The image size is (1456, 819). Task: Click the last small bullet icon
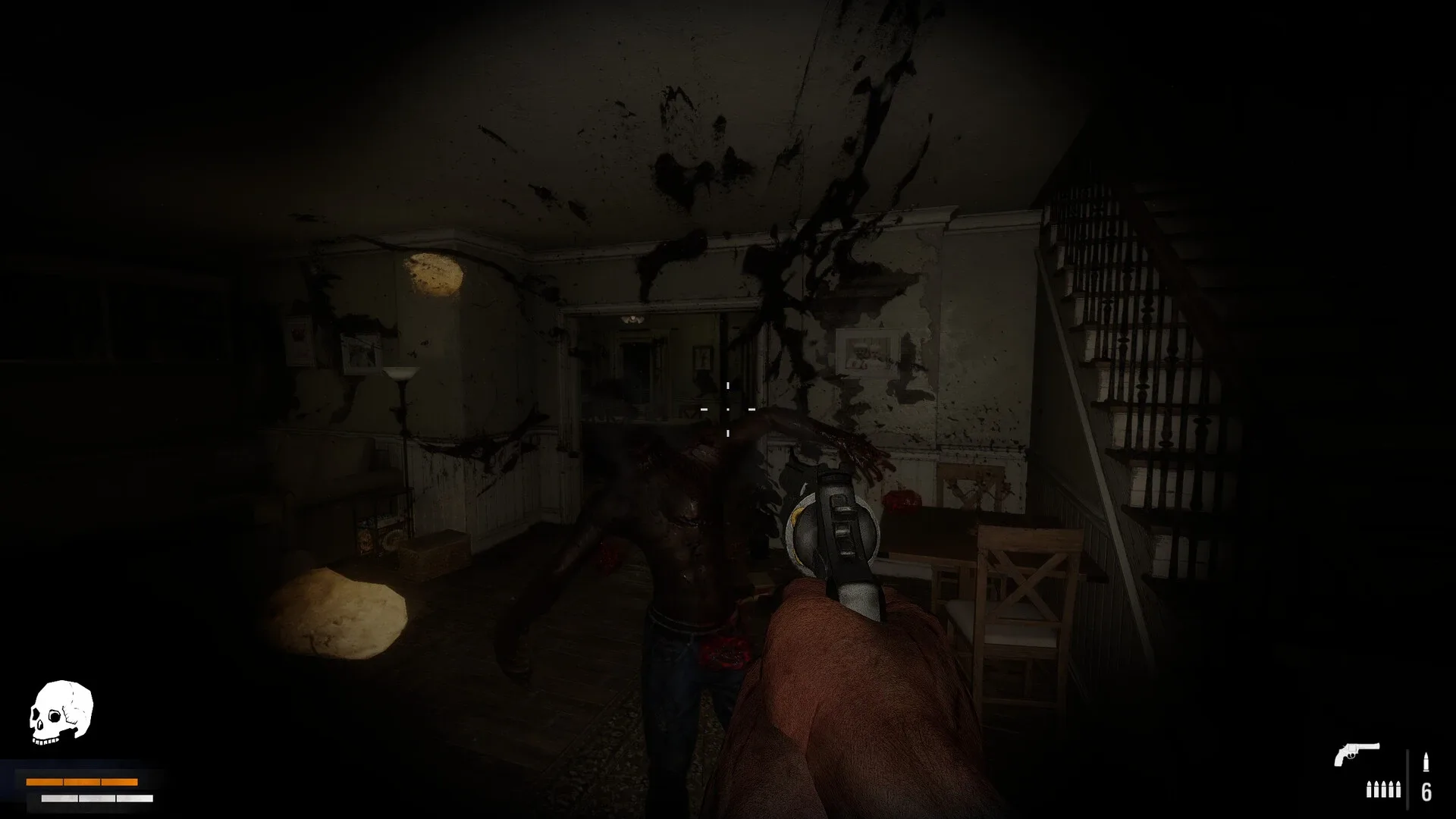[x=1398, y=789]
